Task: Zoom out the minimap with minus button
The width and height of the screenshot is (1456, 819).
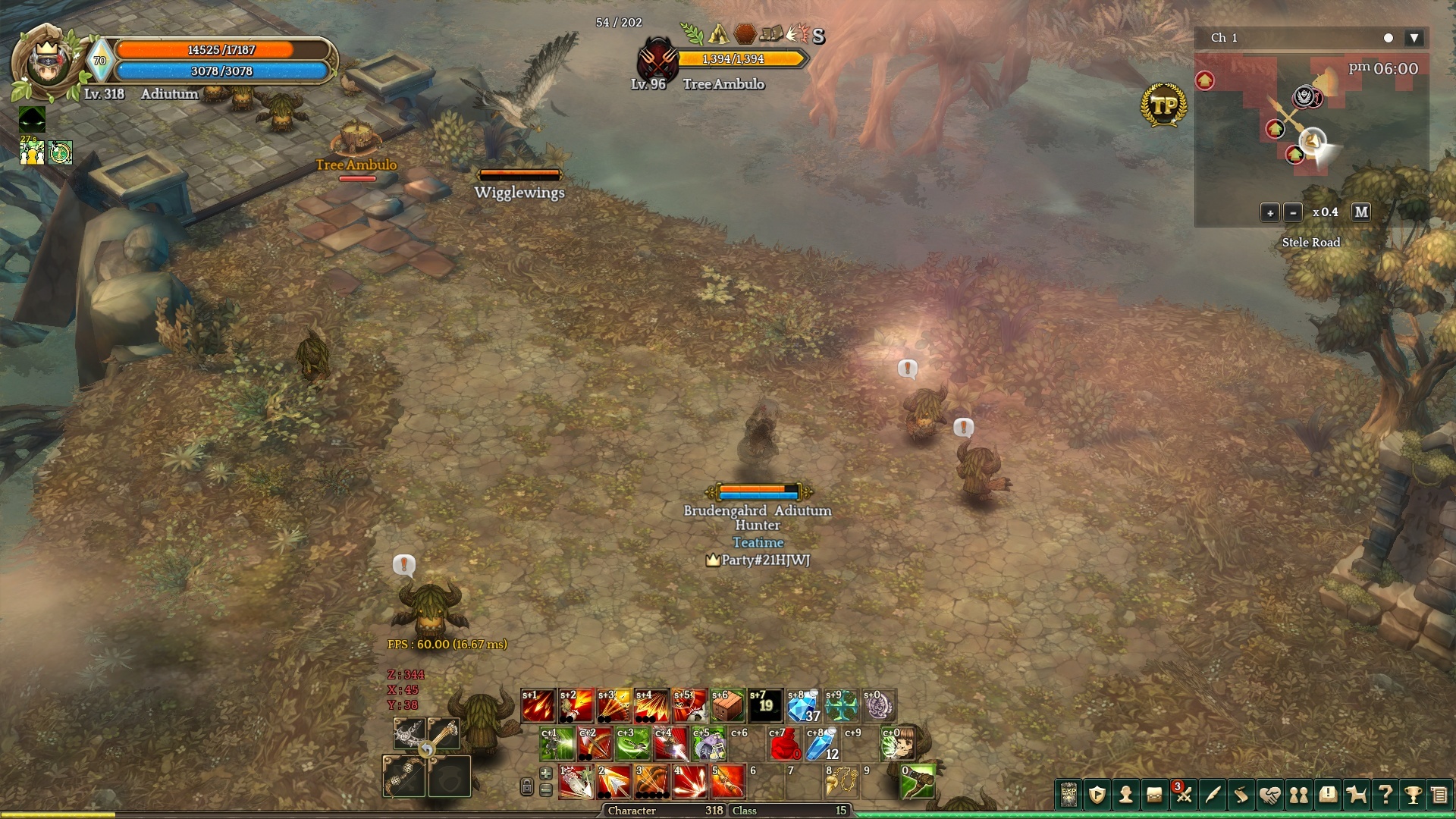Action: point(1294,212)
